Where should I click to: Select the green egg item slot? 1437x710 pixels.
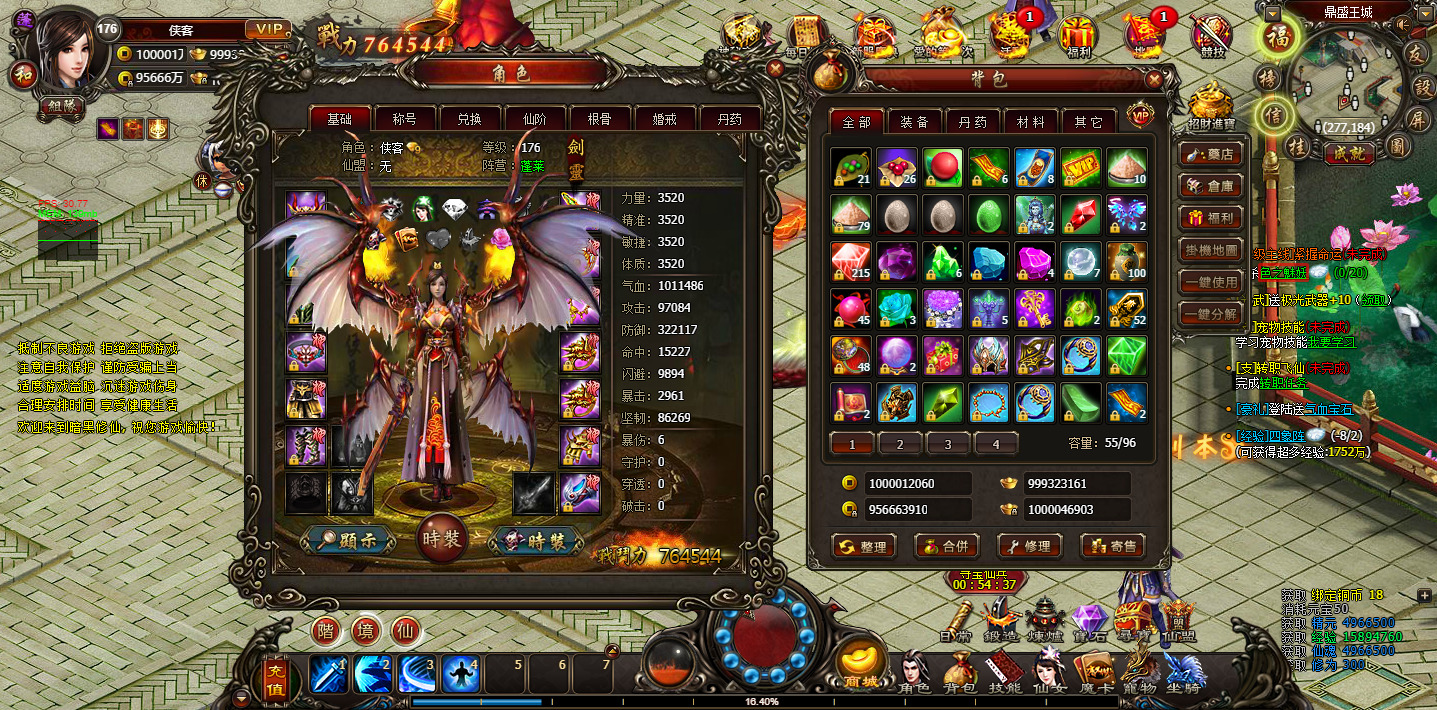pos(988,214)
